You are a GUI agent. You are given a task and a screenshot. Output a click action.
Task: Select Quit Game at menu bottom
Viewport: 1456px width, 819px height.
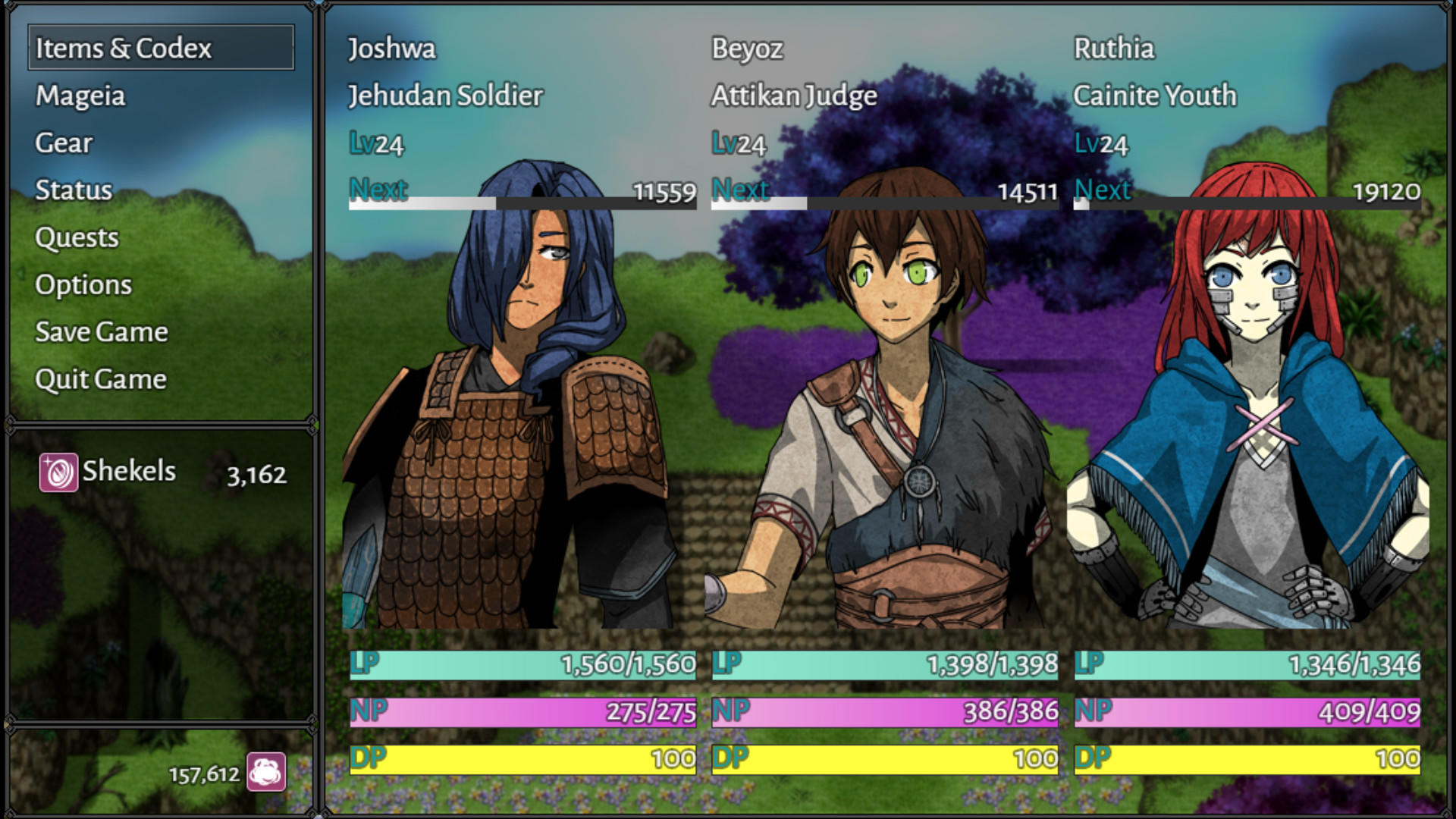click(100, 379)
